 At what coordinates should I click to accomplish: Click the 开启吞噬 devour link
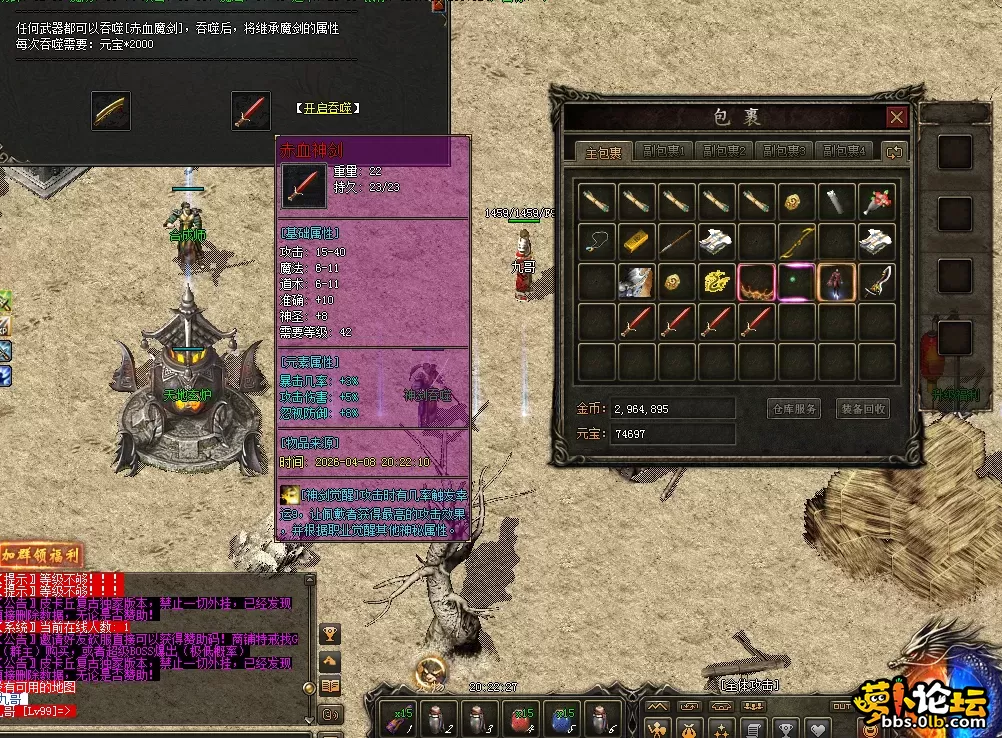tap(327, 108)
